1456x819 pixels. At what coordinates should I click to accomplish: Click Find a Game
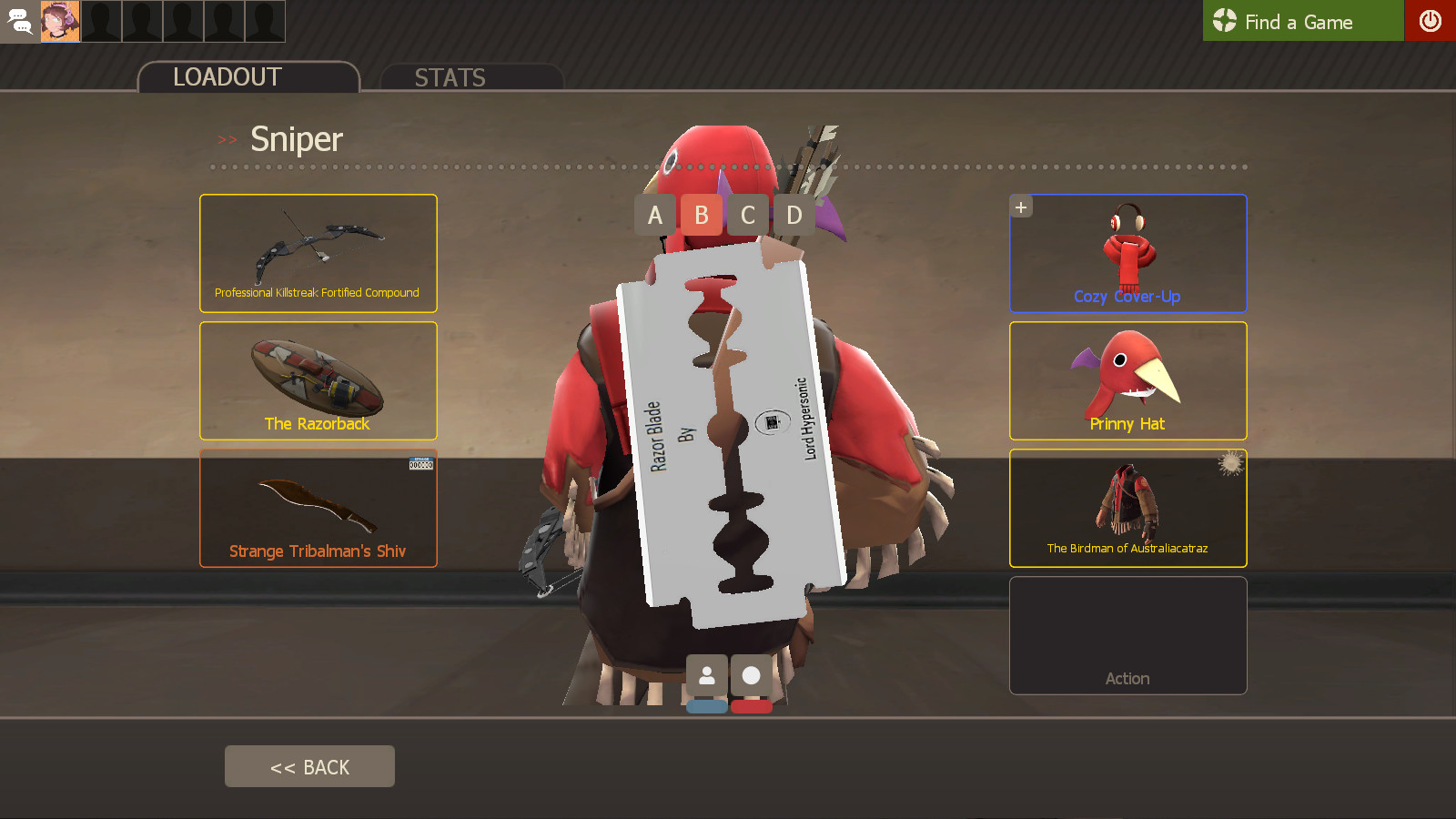pyautogui.click(x=1301, y=21)
